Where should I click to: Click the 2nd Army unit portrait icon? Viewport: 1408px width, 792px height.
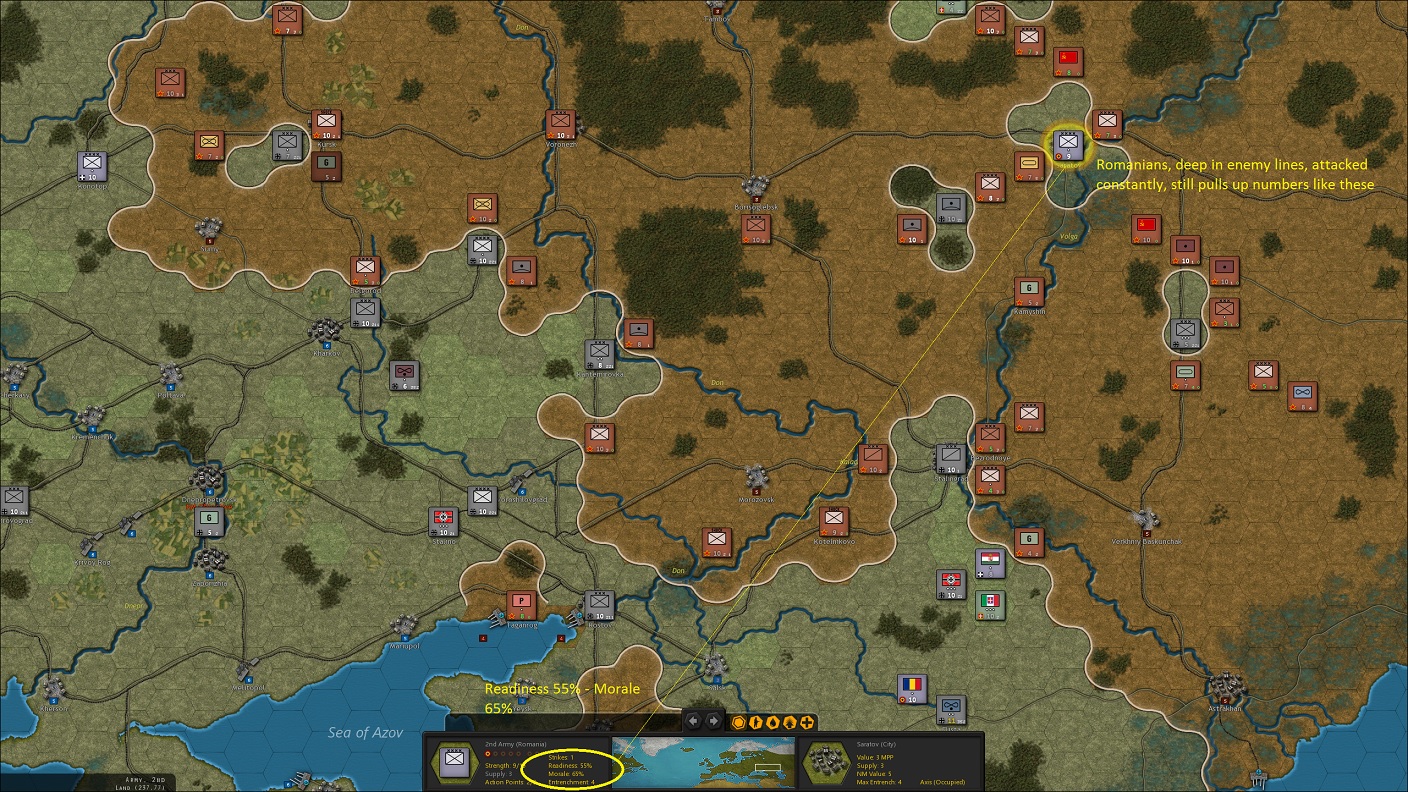[453, 763]
